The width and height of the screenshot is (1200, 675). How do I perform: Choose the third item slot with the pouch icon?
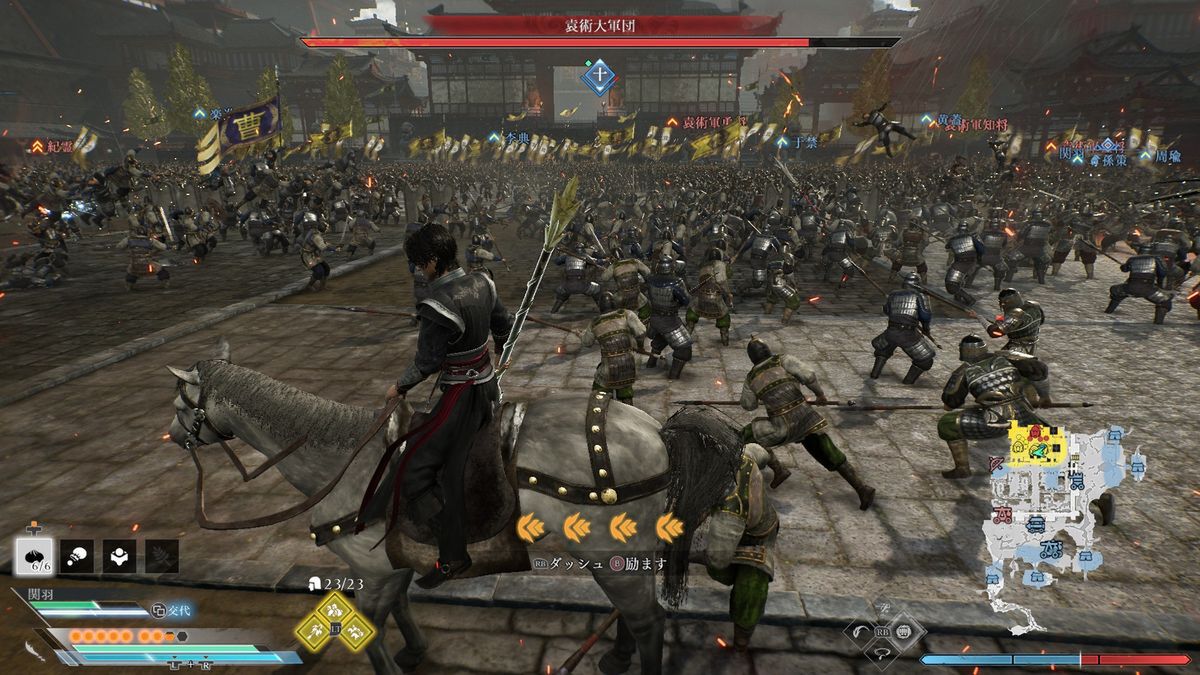click(120, 556)
